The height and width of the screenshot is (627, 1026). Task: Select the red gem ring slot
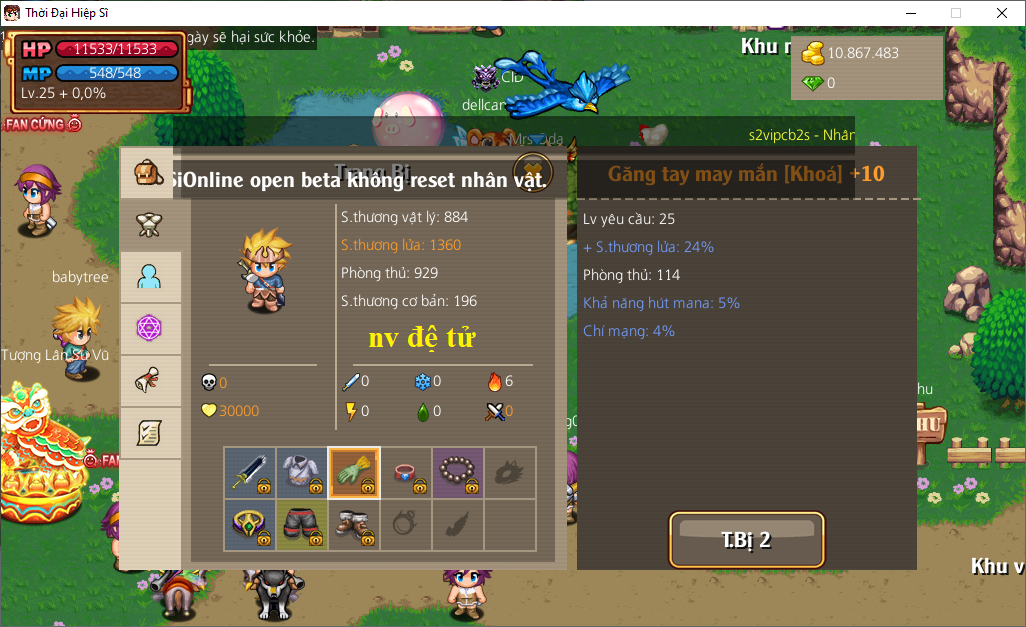click(406, 472)
